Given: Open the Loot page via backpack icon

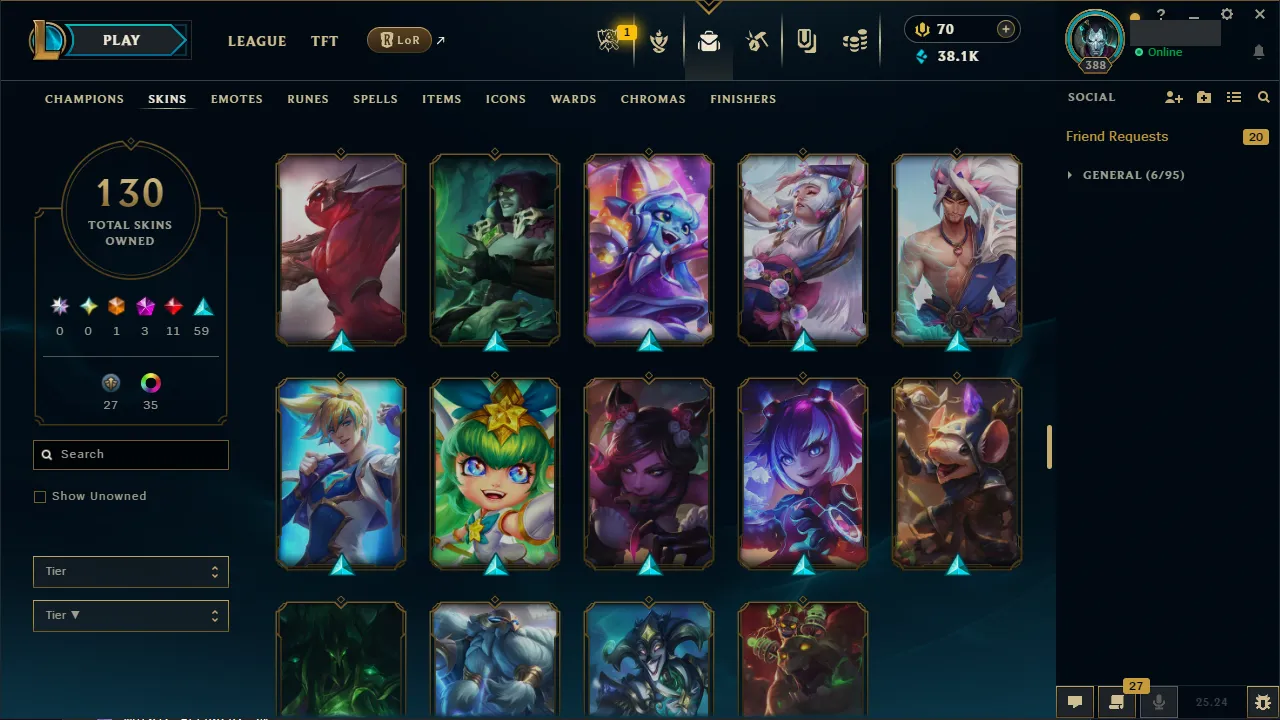Looking at the screenshot, I should click(x=708, y=40).
